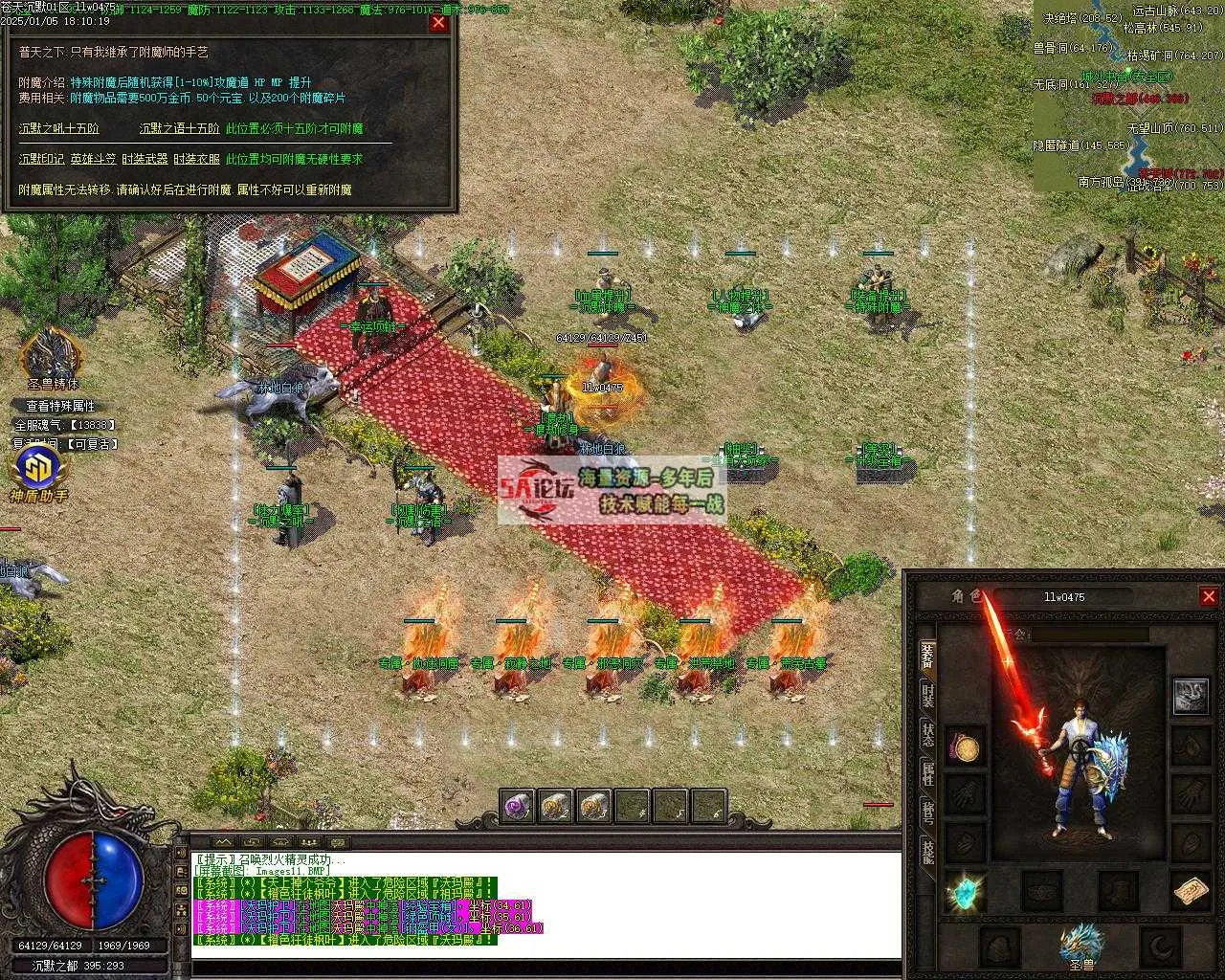This screenshot has height=980, width=1225.
Task: Choose the 沉默之吼十五阶 enchant option
Action: [x=58, y=128]
